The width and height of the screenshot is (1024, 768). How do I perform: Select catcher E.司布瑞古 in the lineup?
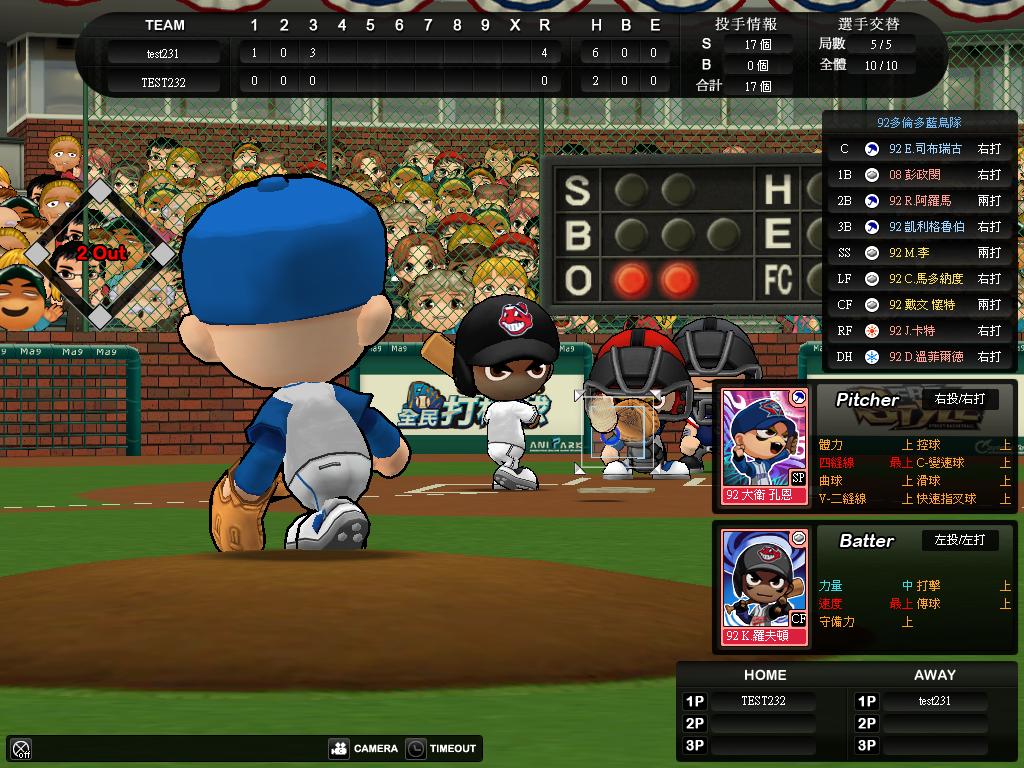(x=918, y=149)
